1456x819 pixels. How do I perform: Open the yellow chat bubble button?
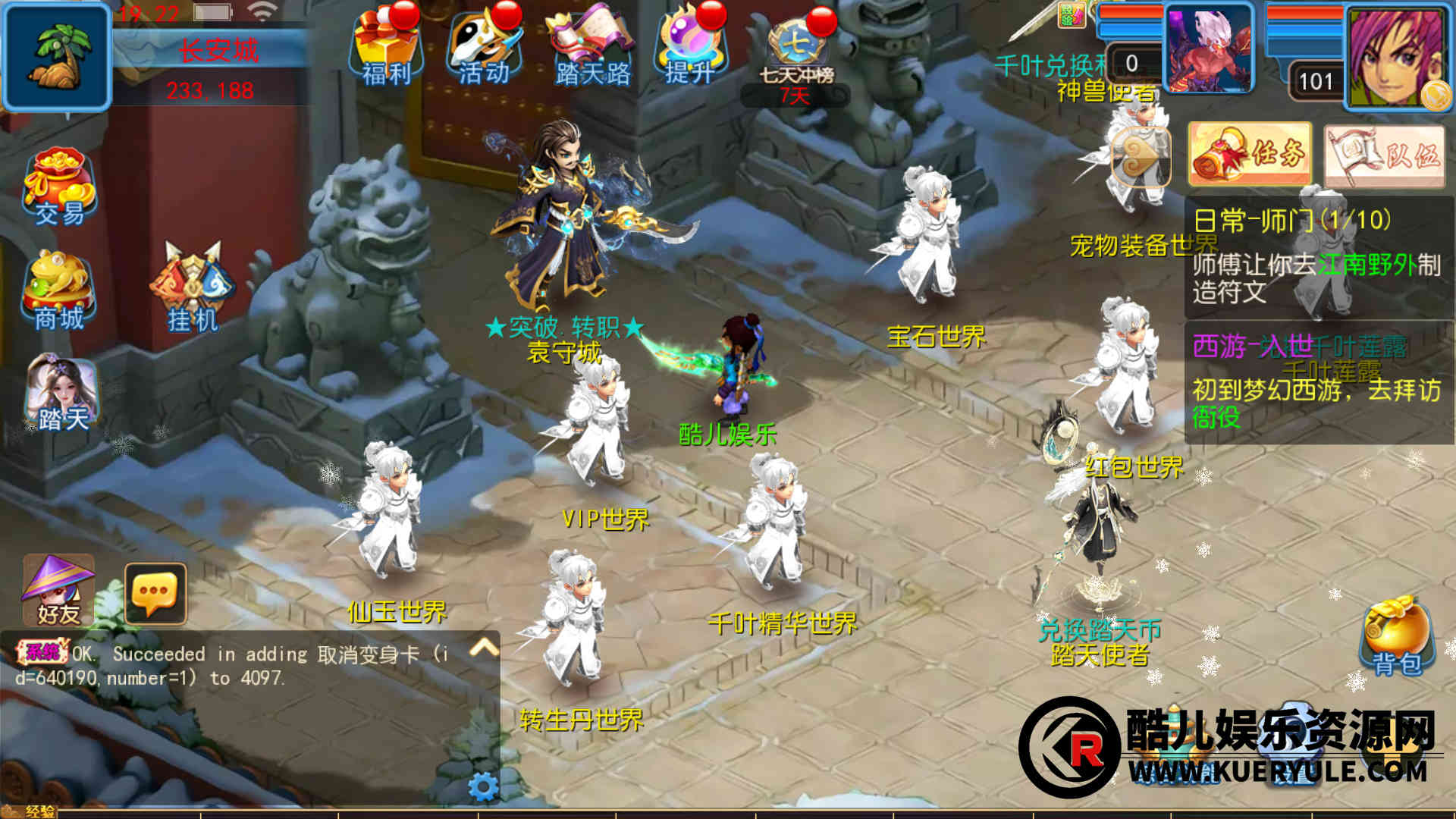(155, 593)
